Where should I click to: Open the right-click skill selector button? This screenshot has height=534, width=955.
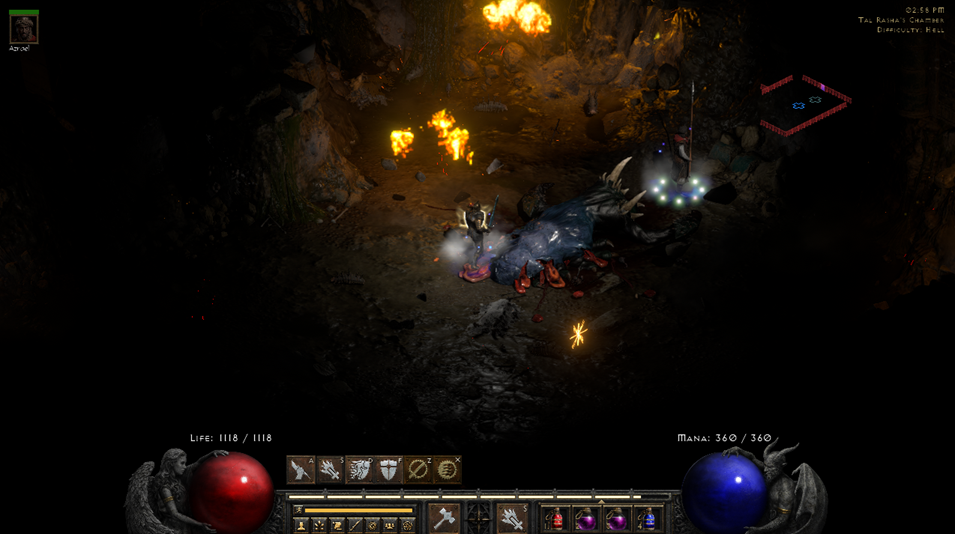tap(512, 518)
